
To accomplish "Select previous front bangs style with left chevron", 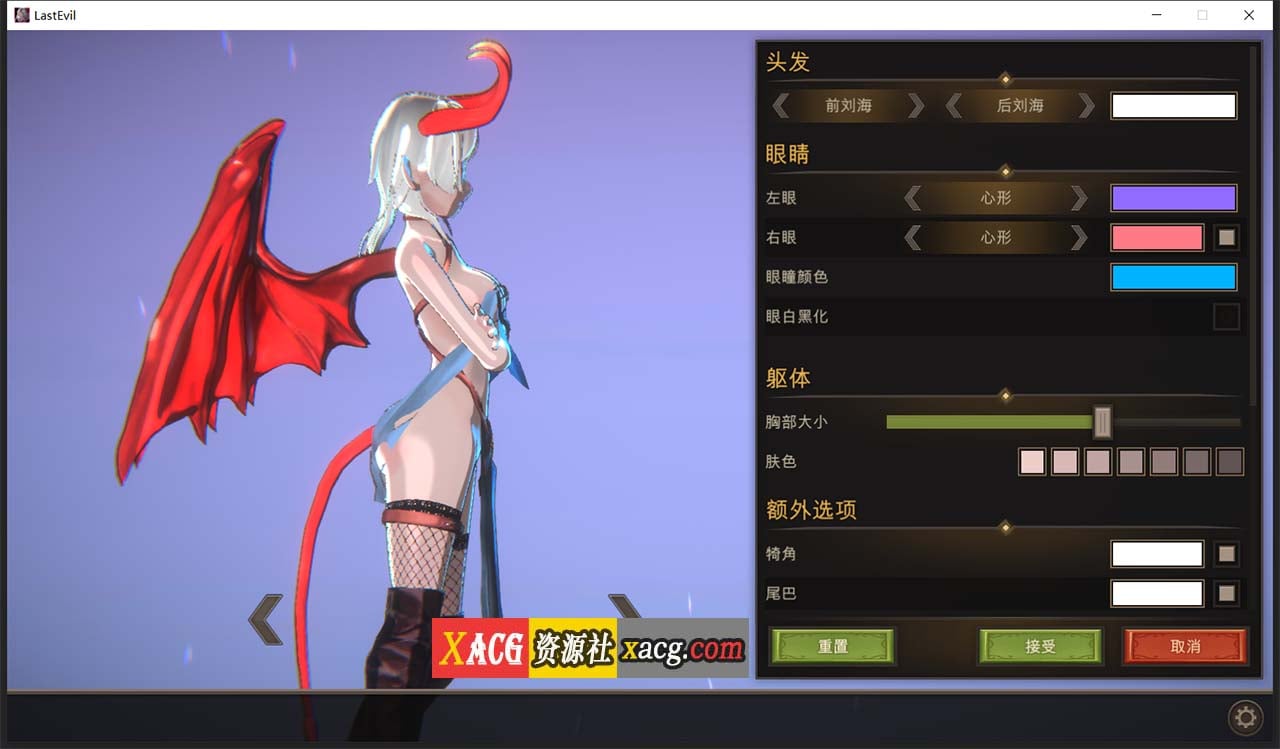I will pos(782,105).
